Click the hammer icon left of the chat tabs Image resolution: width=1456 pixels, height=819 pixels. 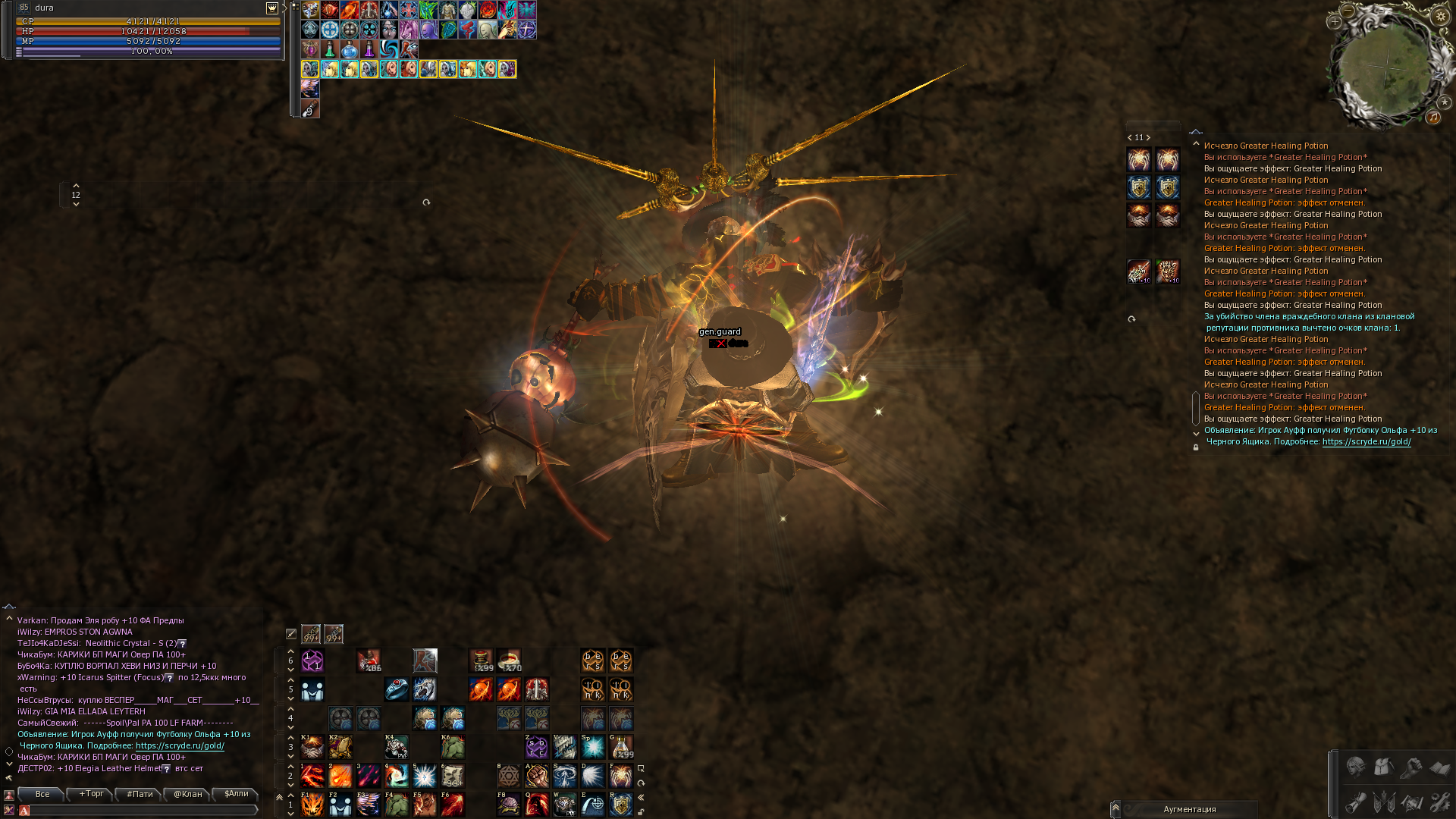click(x=9, y=779)
